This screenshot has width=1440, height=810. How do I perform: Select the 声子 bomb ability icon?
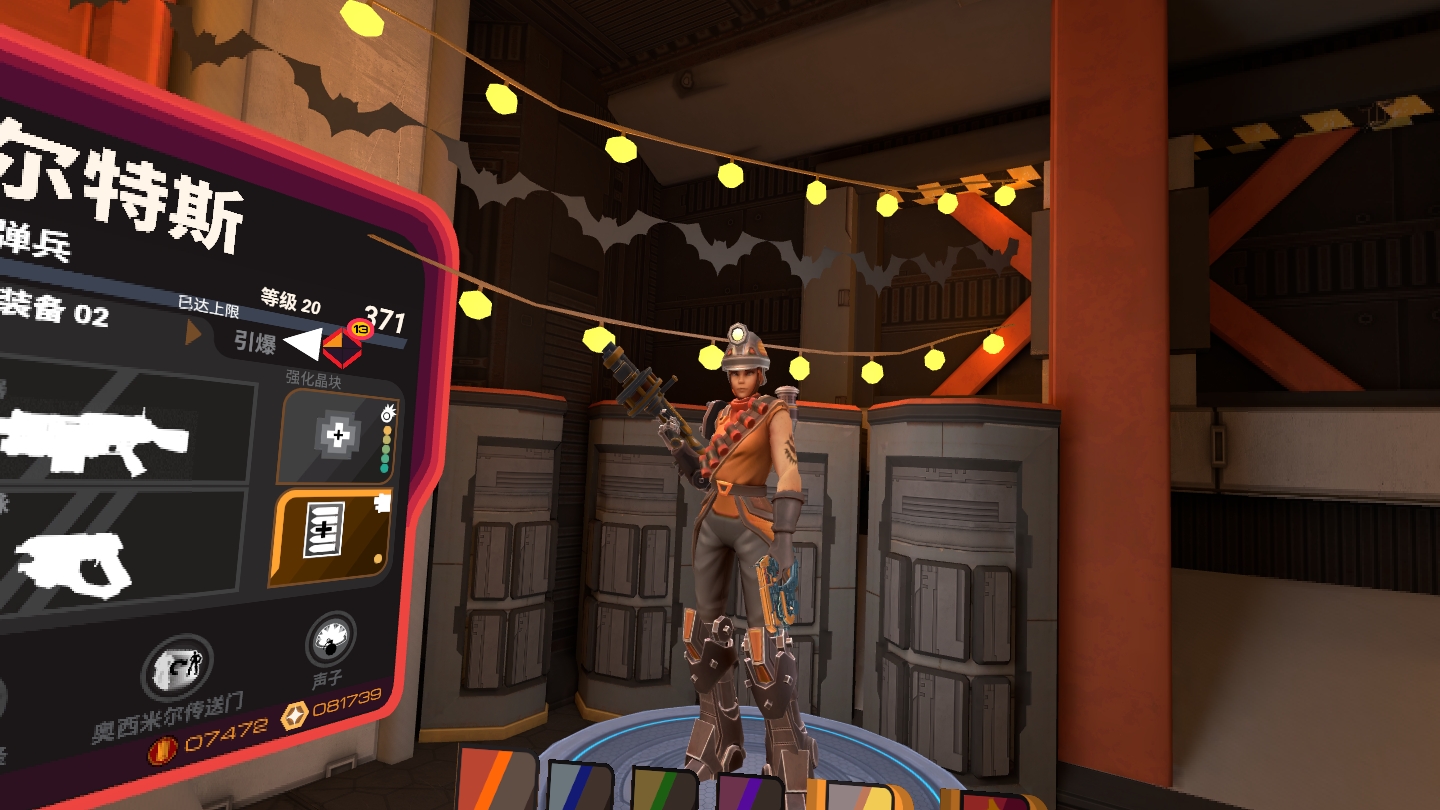[330, 640]
